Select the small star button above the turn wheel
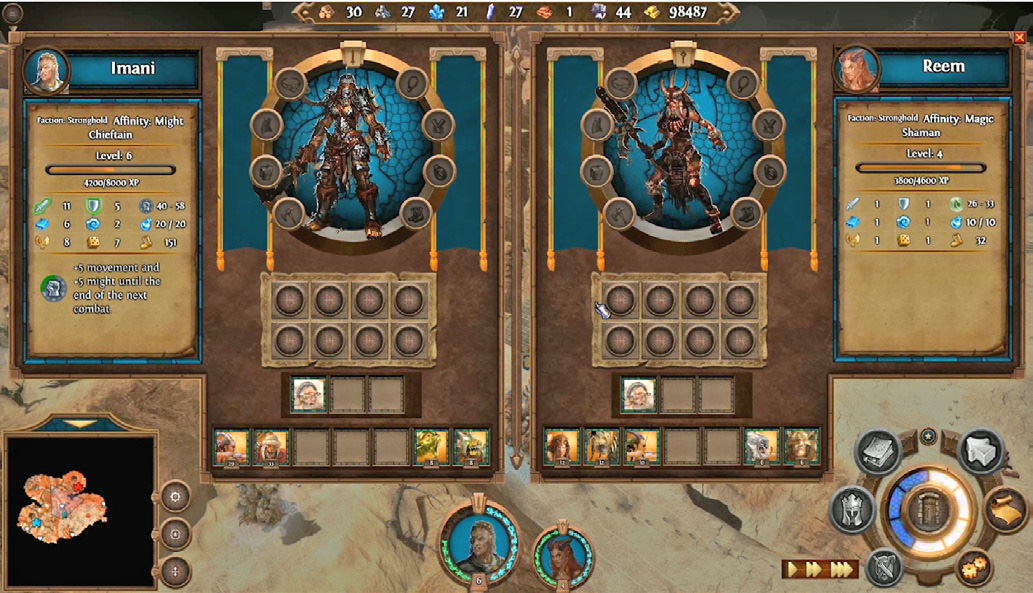The image size is (1033, 593). pyautogui.click(x=929, y=436)
